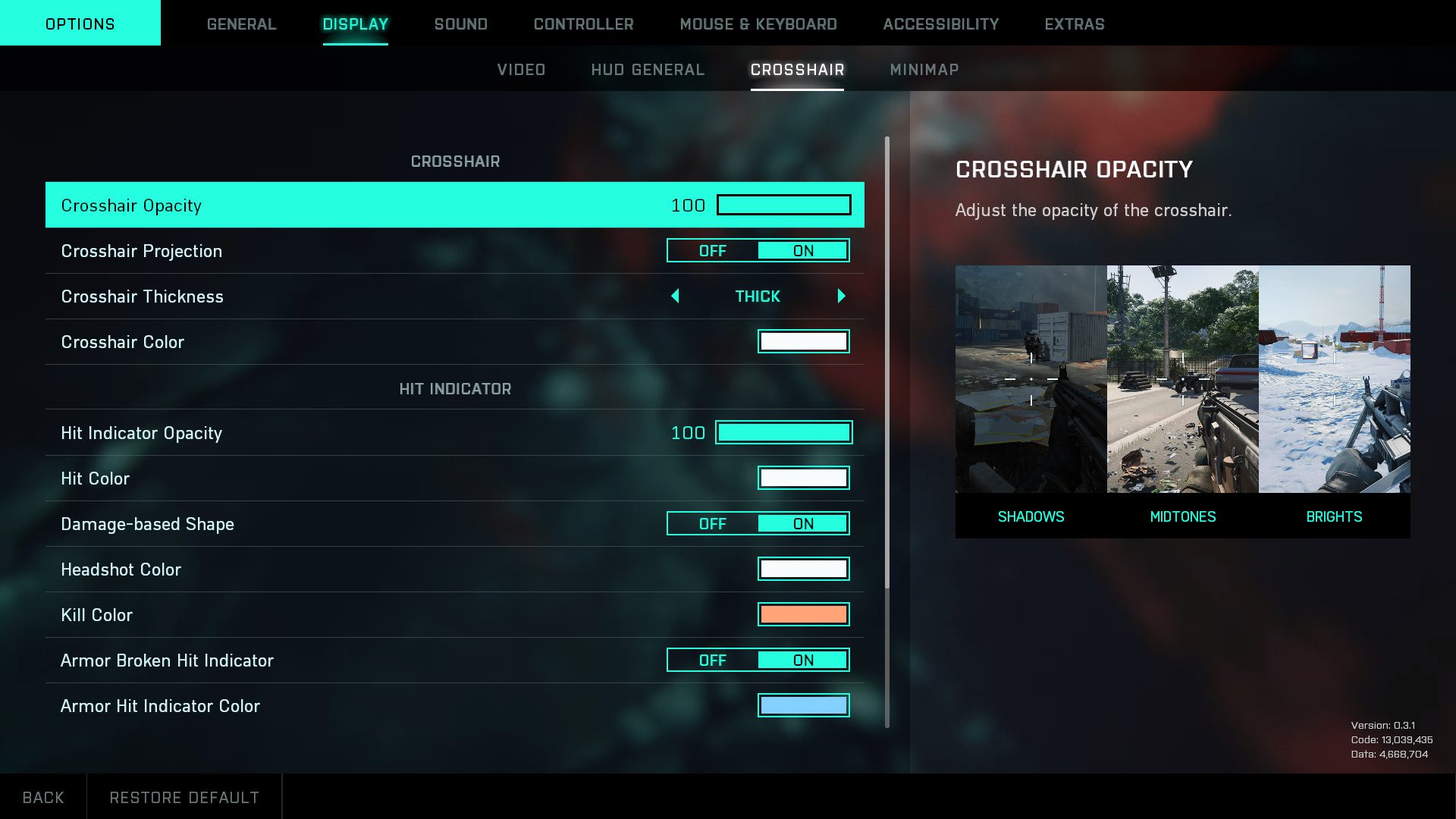
Task: Select the SHADOWS preview thumbnail
Action: 1031,379
